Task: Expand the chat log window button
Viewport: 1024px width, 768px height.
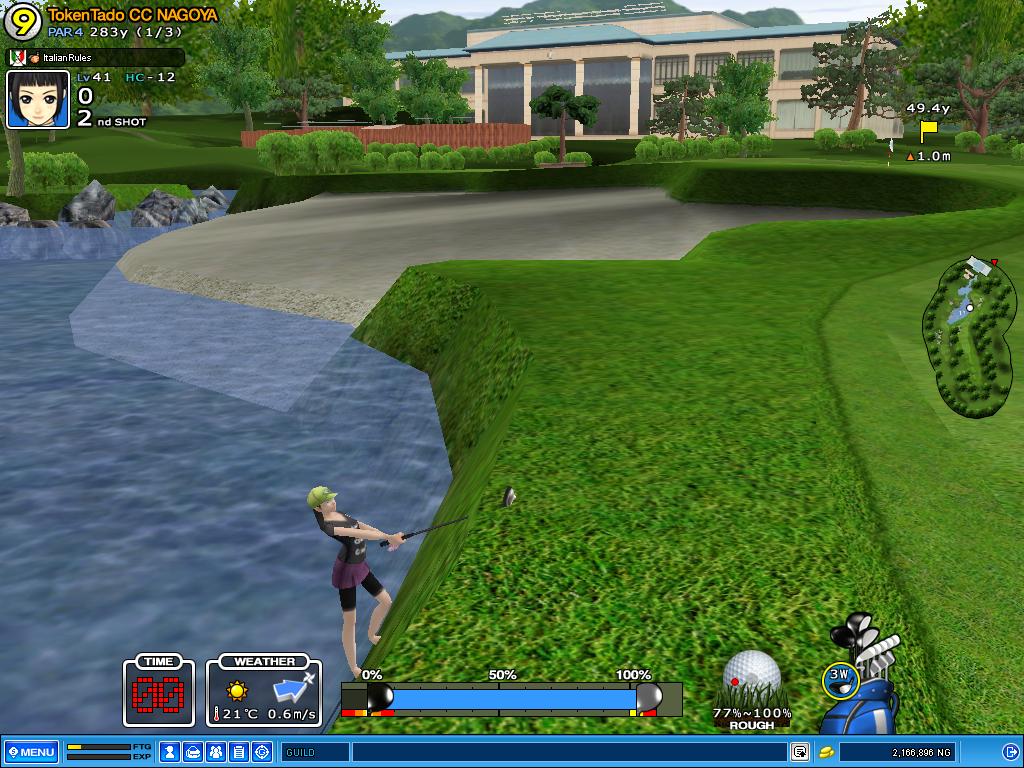Action: point(800,752)
